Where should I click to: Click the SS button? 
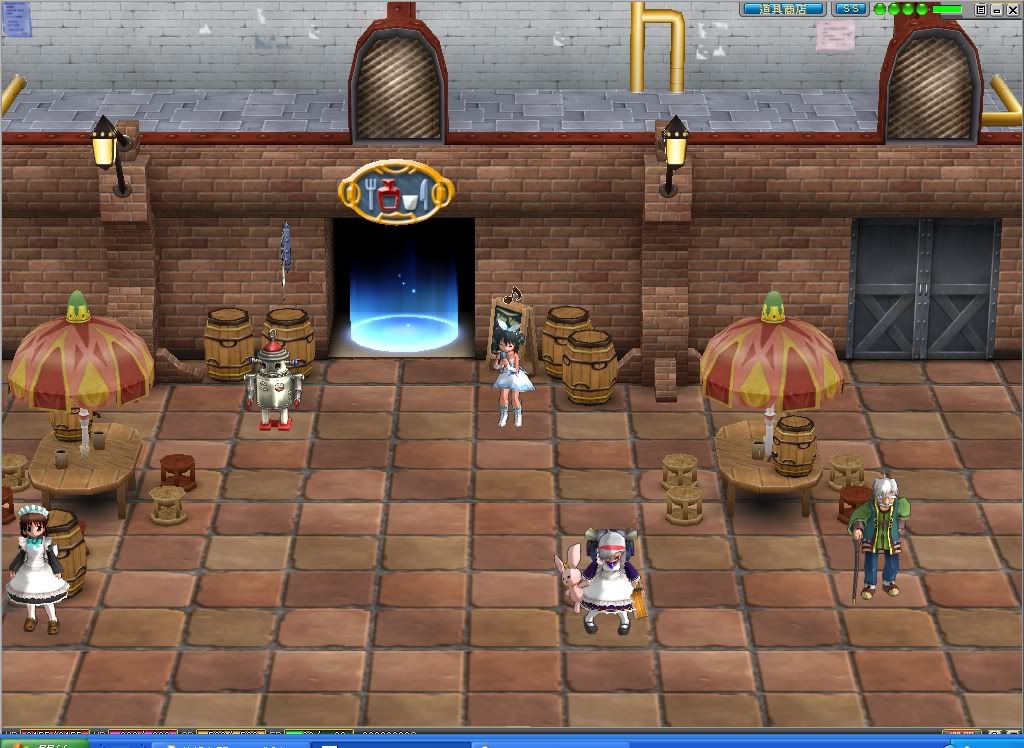click(850, 9)
